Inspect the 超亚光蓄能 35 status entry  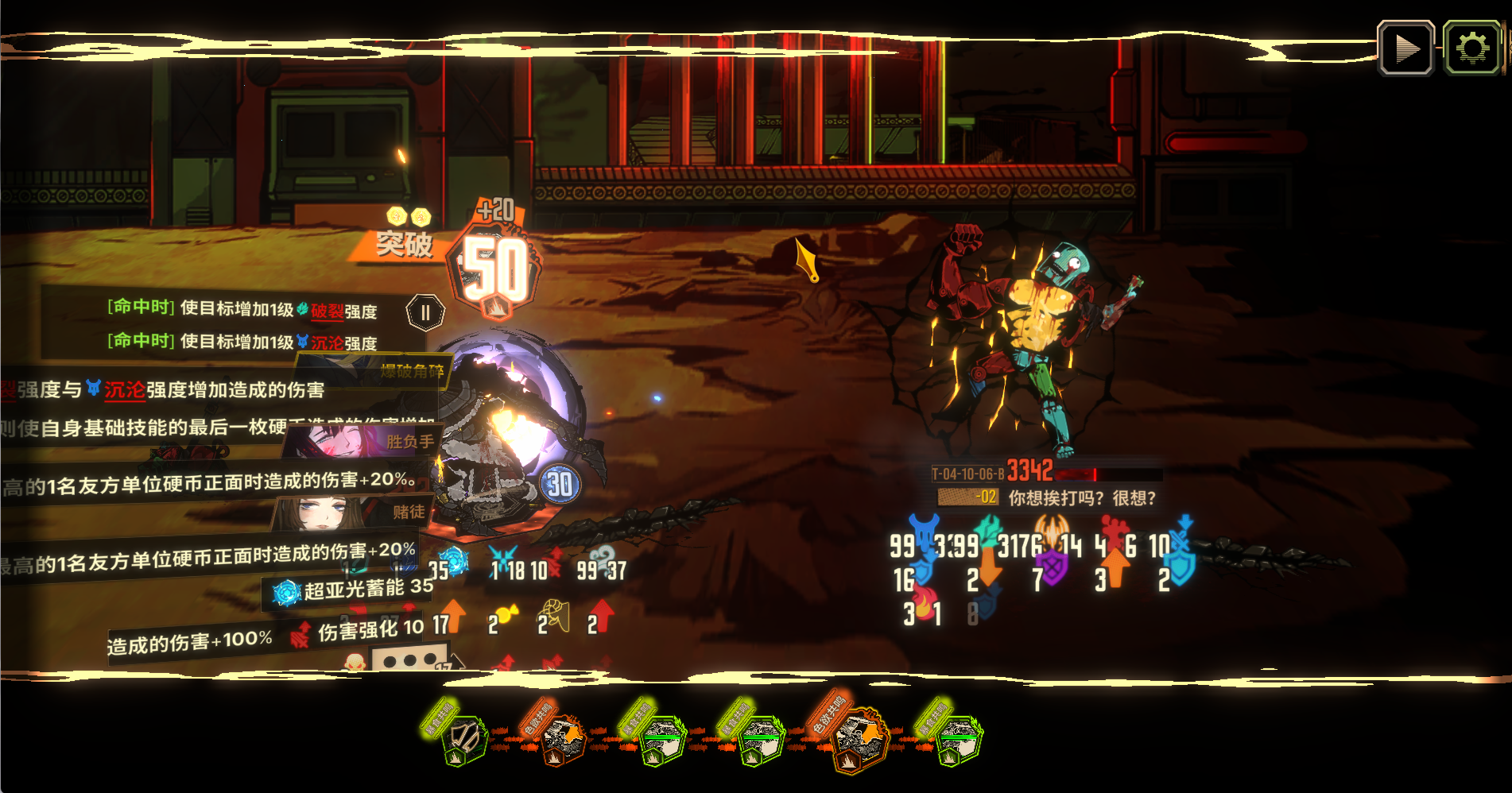click(x=353, y=590)
